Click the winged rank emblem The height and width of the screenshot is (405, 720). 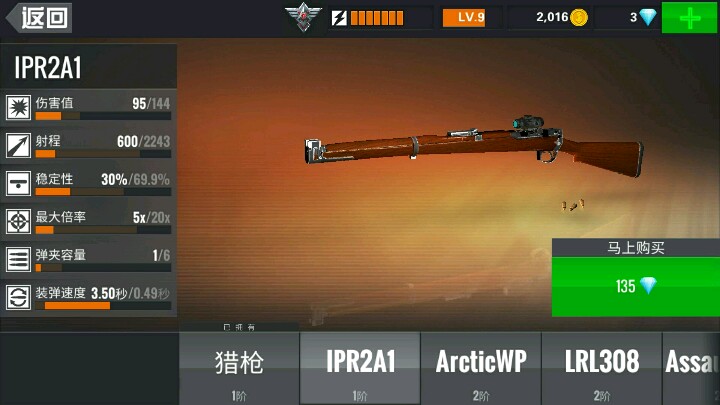tap(299, 17)
